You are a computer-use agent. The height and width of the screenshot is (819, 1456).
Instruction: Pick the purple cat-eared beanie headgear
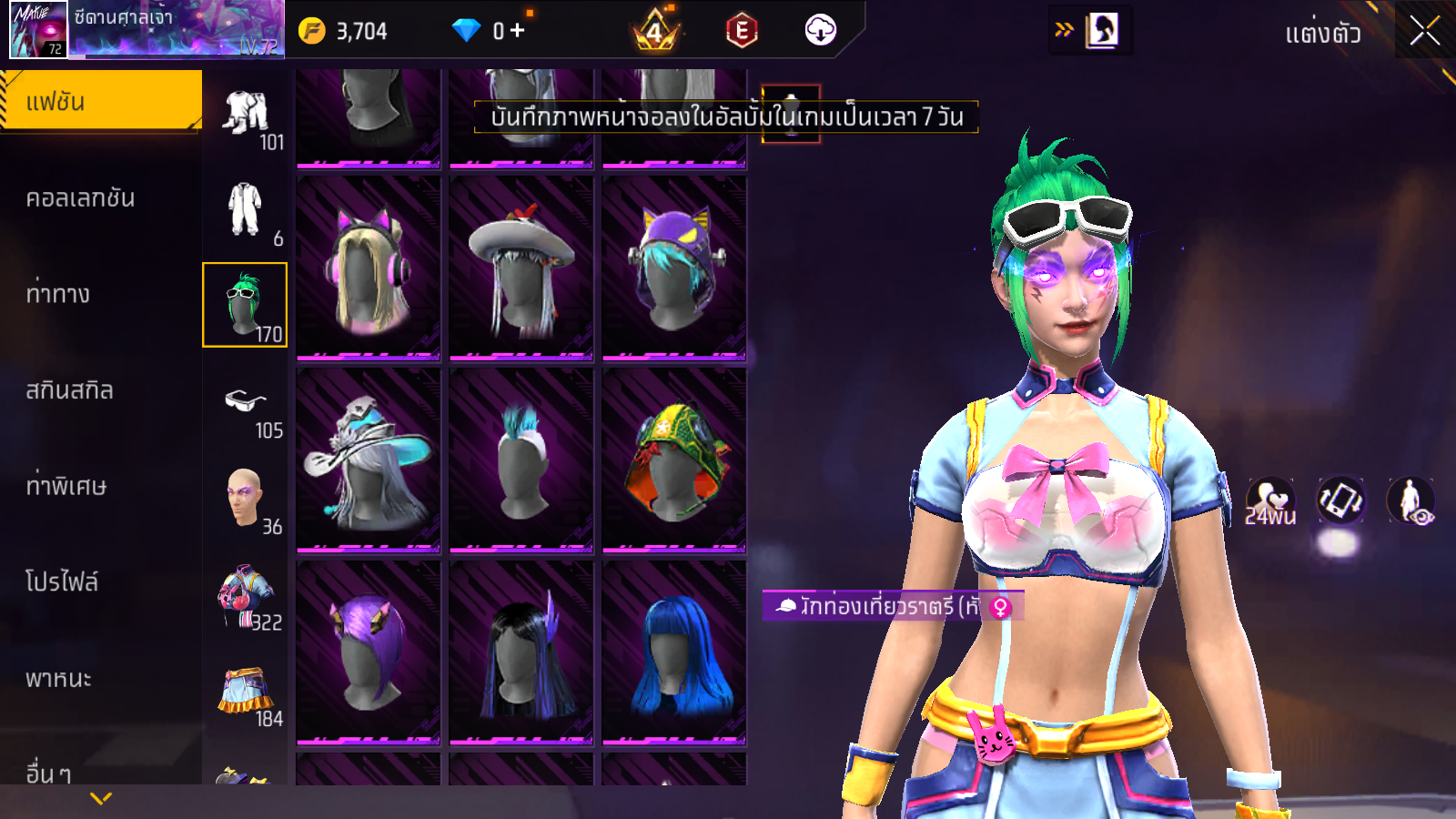[673, 268]
